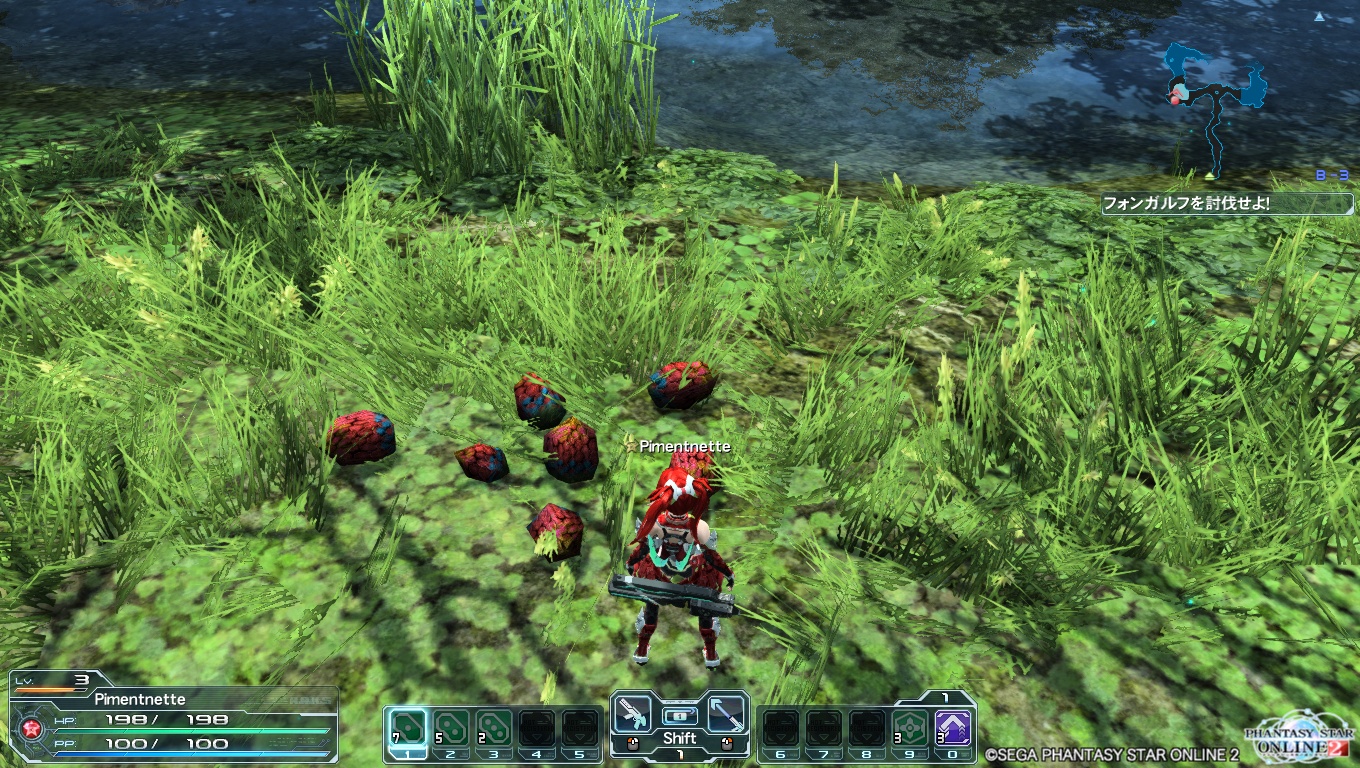Use the item in subpalette slot 2
This screenshot has height=768, width=1360.
point(450,727)
